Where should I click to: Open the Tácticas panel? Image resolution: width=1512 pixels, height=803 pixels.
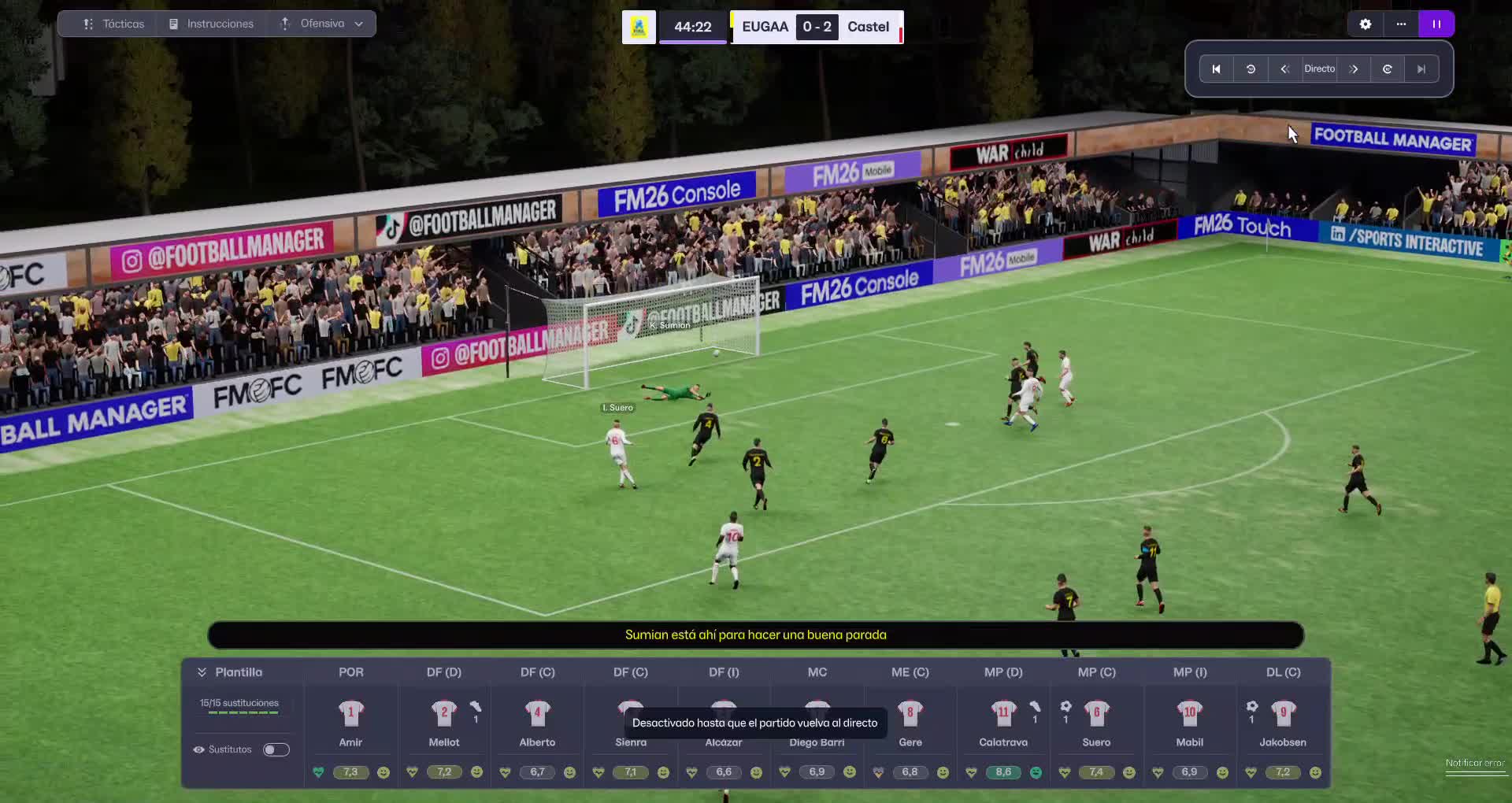coord(114,24)
